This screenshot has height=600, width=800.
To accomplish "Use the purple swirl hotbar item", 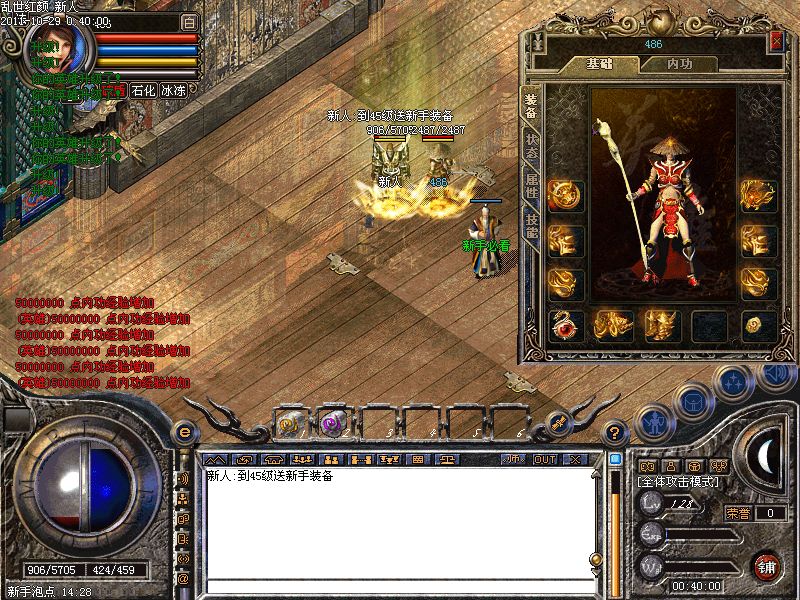I will point(334,422).
